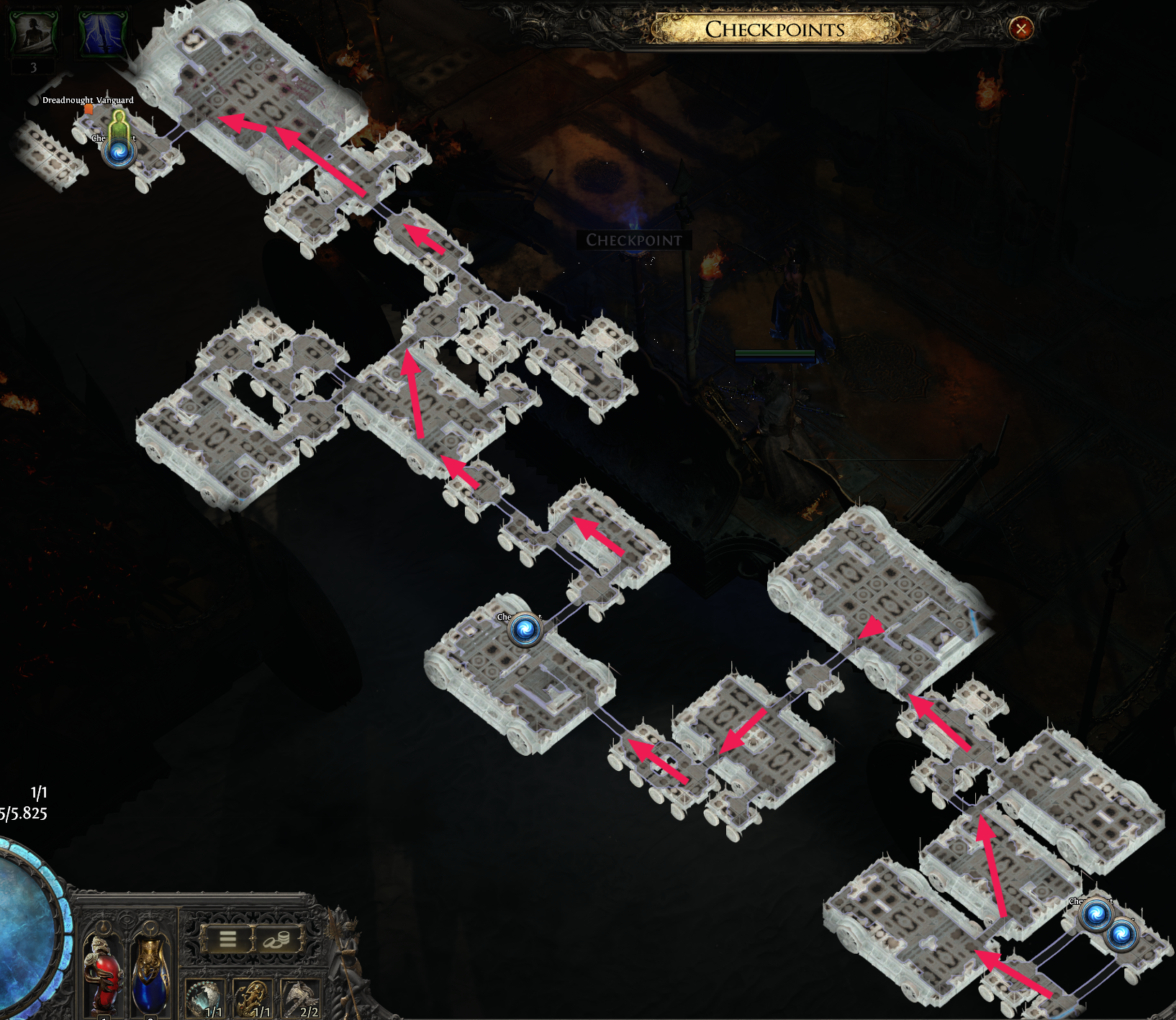Close the Checkpoints overlay with the red X
Viewport: 1176px width, 1020px height.
pos(1023,28)
